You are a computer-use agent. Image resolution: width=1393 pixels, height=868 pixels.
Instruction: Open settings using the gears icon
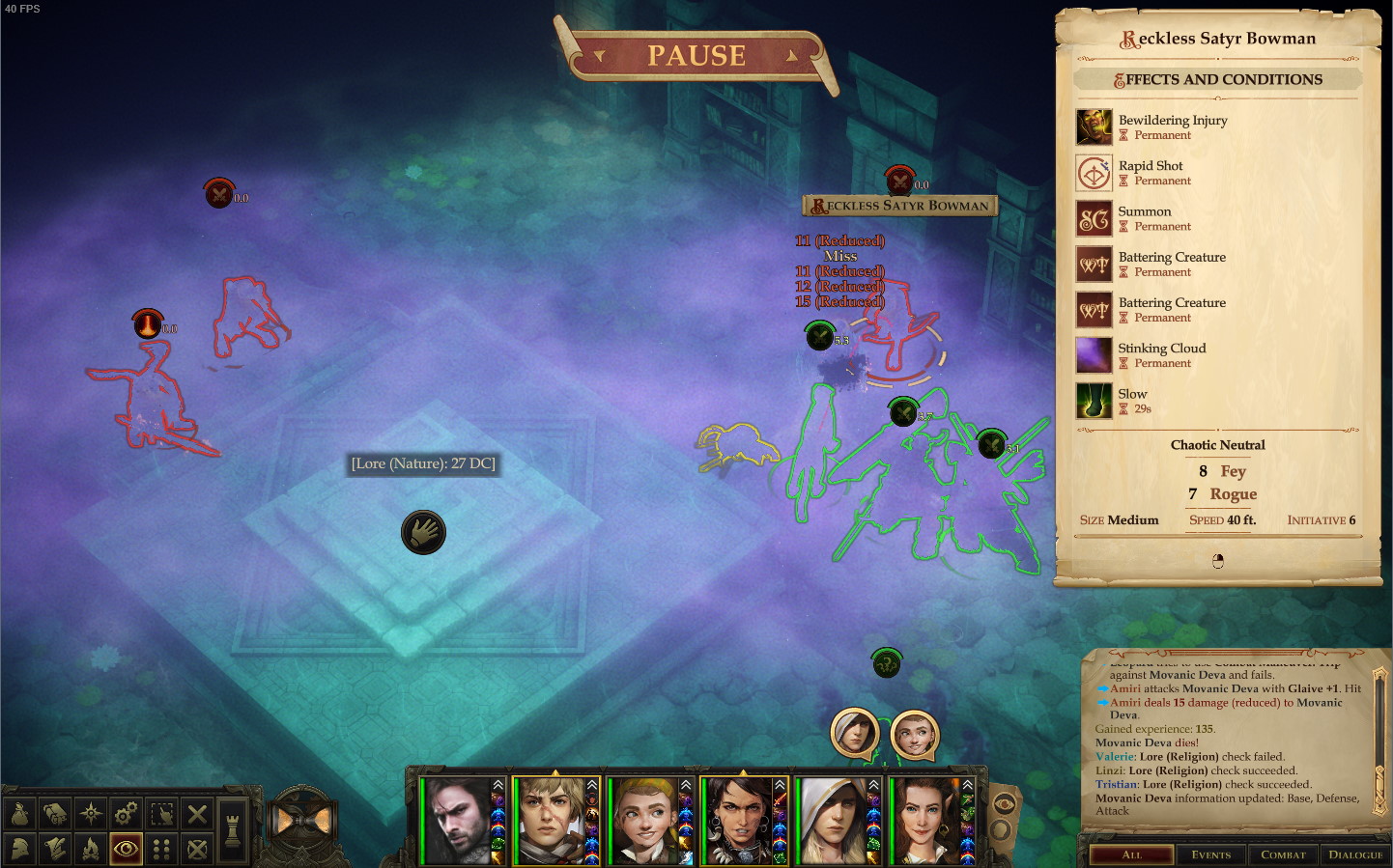pos(126,814)
